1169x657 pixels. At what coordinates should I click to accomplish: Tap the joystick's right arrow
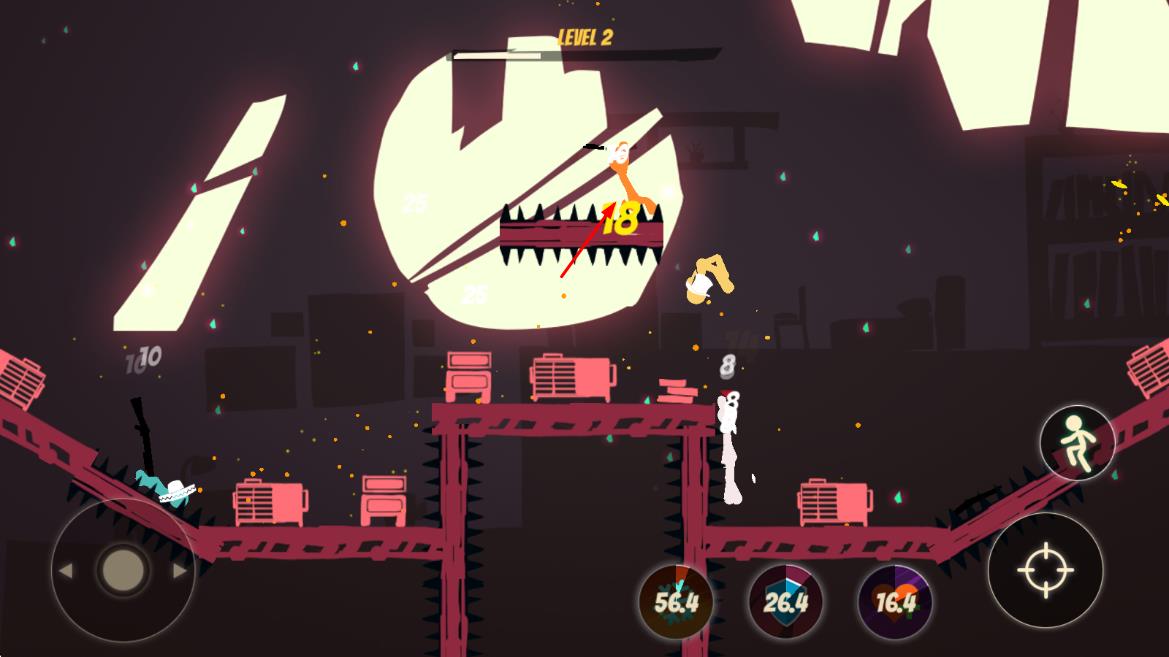180,571
